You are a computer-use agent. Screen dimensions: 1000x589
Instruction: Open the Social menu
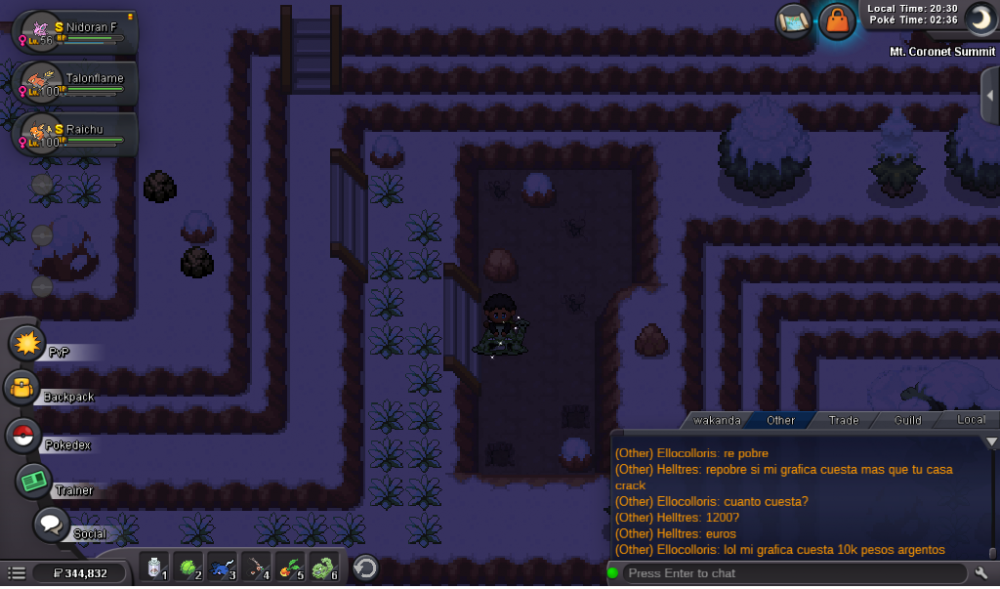click(52, 523)
